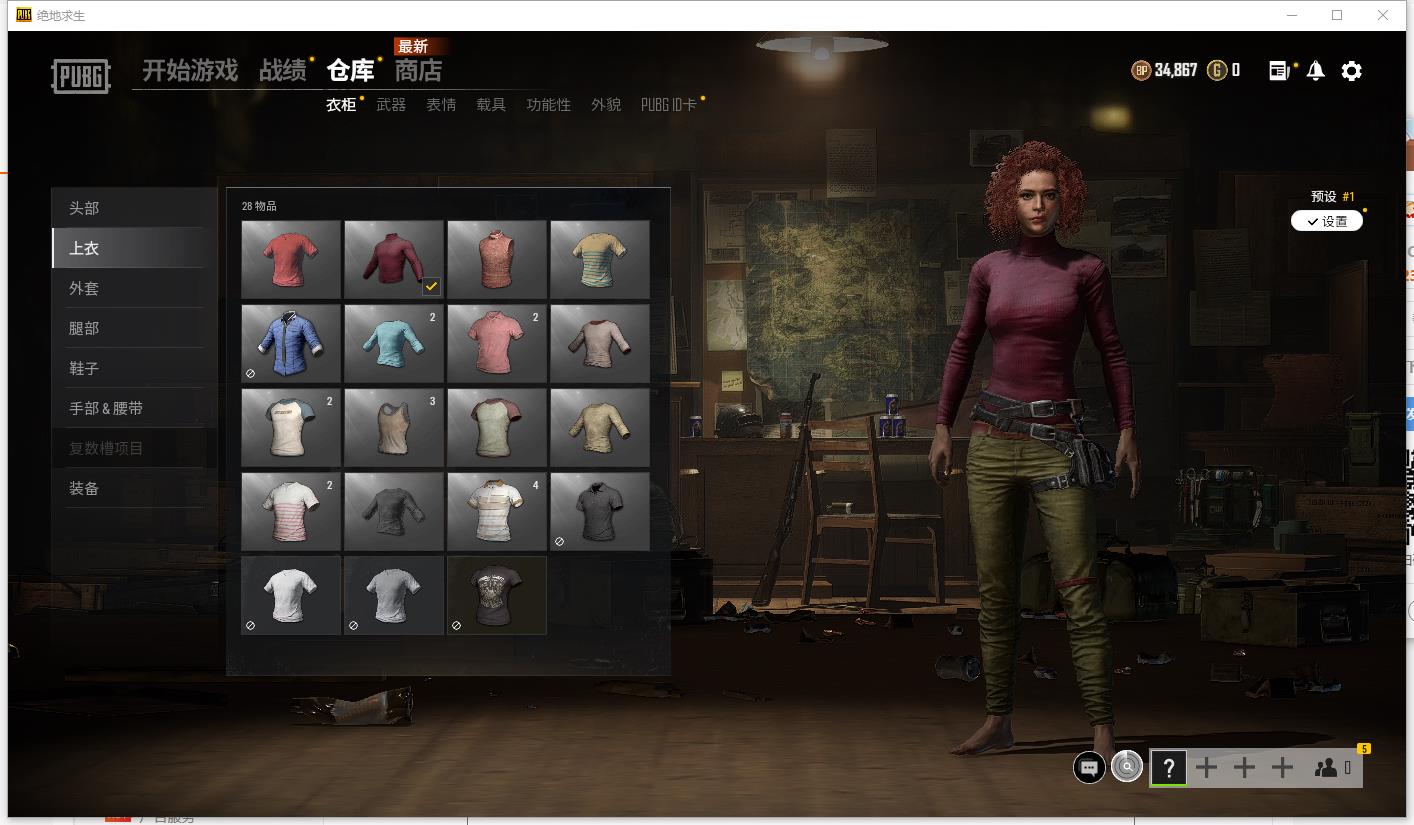The image size is (1414, 825).
Task: Select the 武器 weapons sub-tab
Action: click(x=391, y=105)
